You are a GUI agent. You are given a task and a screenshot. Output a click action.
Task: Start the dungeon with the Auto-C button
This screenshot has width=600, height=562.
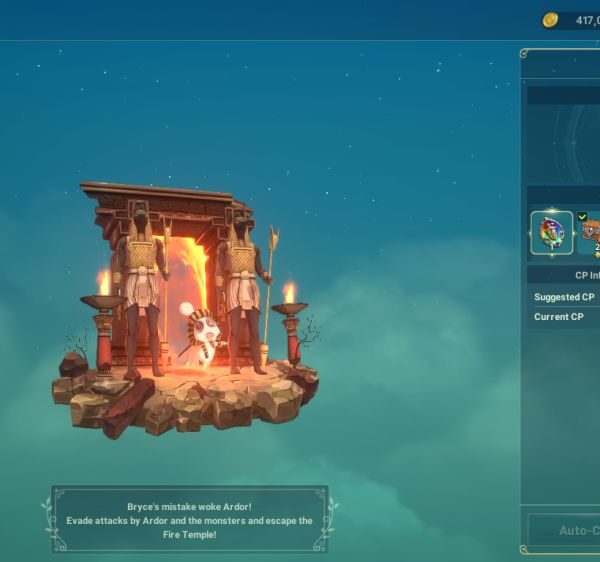tap(564, 530)
